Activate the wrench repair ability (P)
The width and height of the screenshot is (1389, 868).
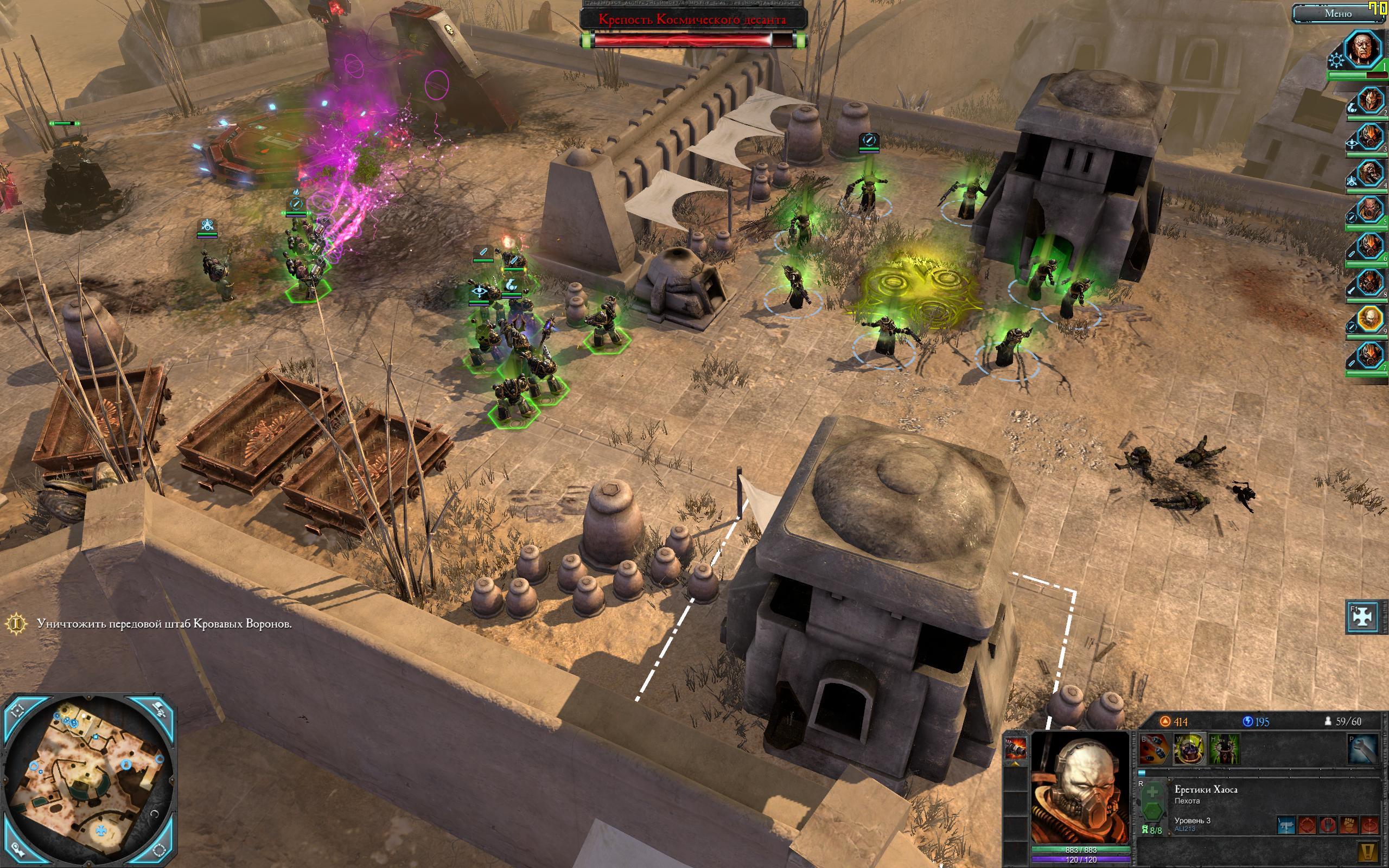point(1362,749)
